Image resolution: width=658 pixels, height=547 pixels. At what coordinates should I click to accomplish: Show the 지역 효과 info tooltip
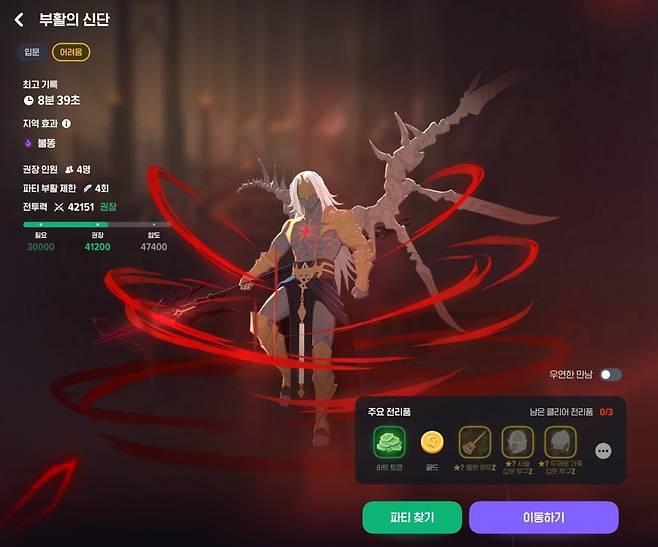click(x=67, y=124)
